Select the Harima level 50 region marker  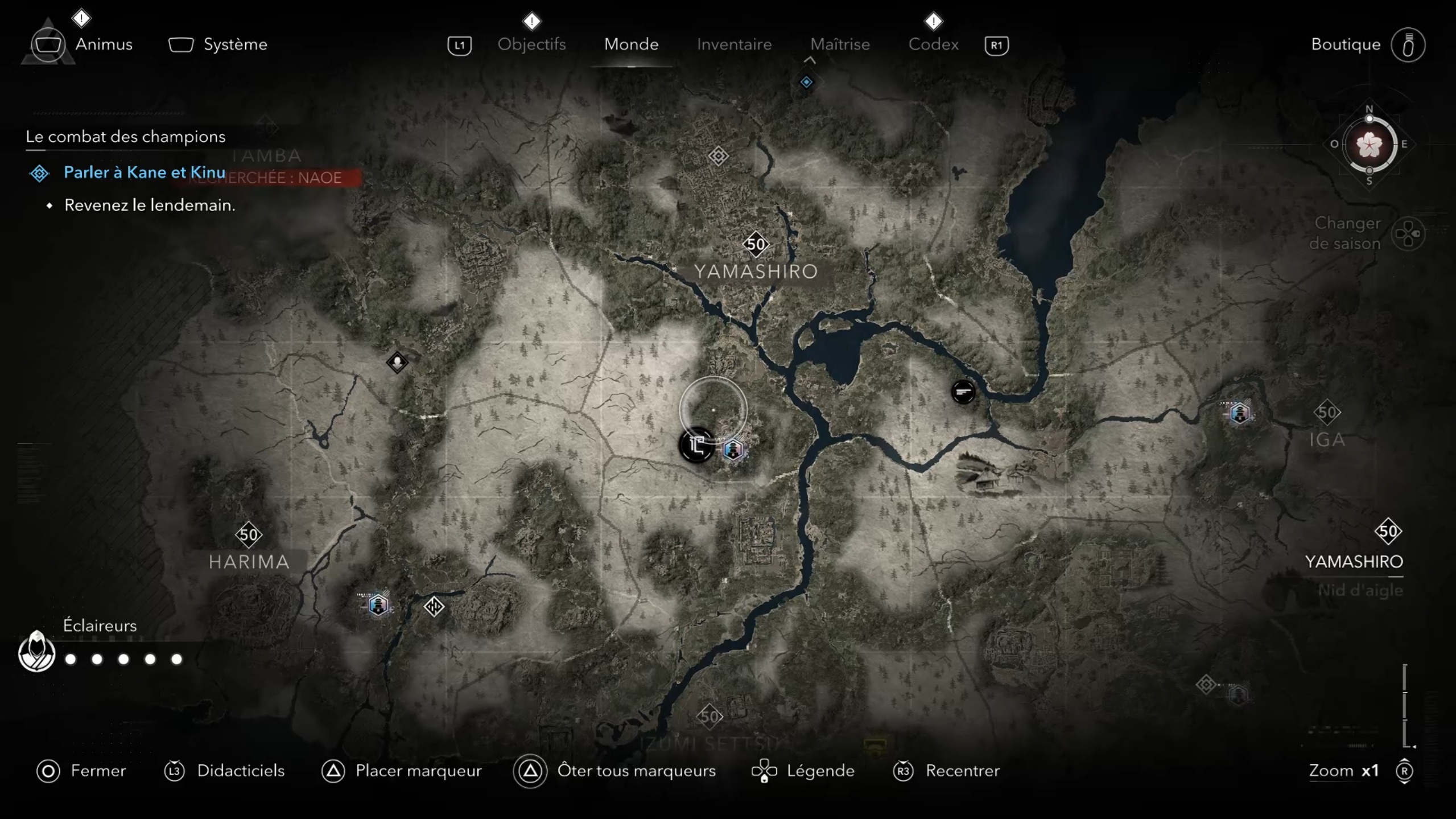(x=249, y=535)
